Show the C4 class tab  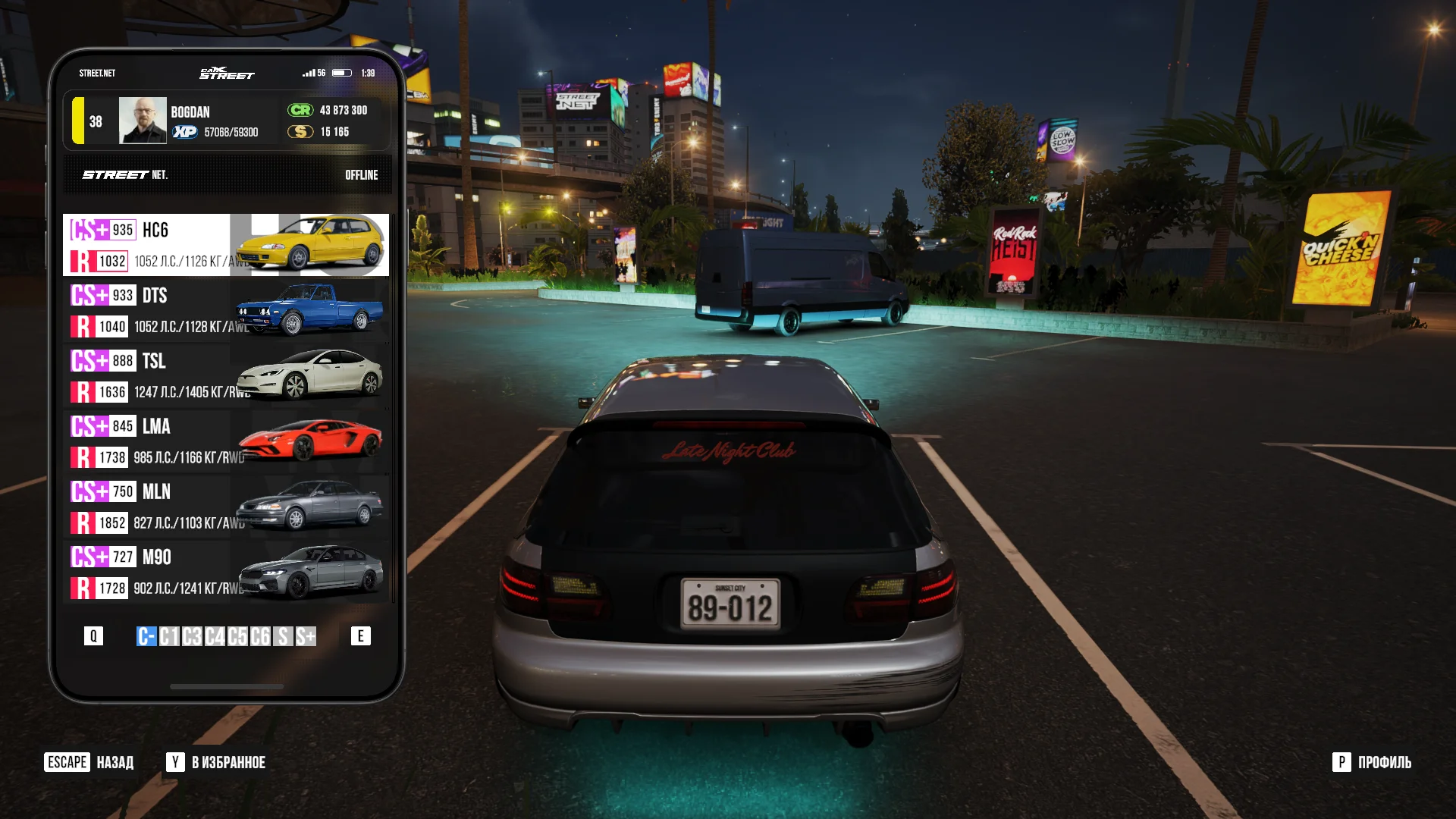(x=215, y=636)
